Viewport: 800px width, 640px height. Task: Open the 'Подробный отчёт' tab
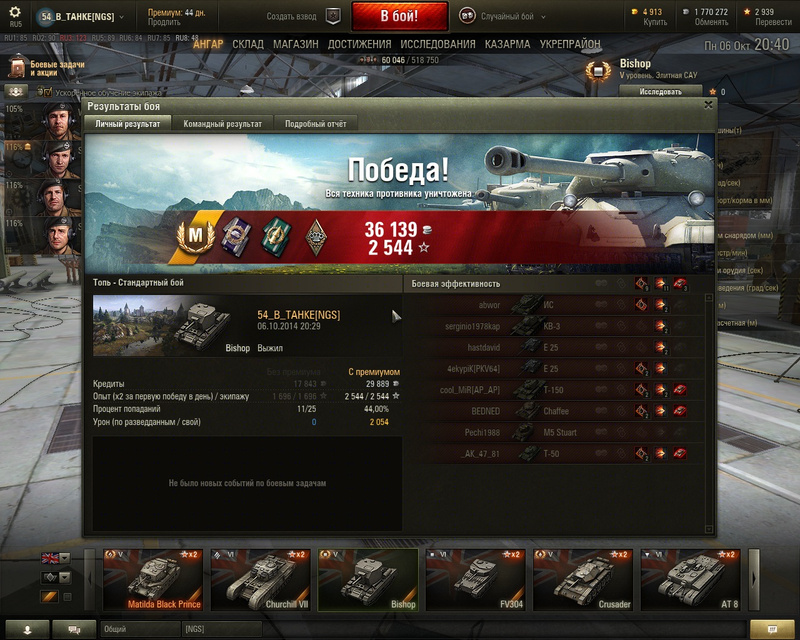tap(315, 124)
